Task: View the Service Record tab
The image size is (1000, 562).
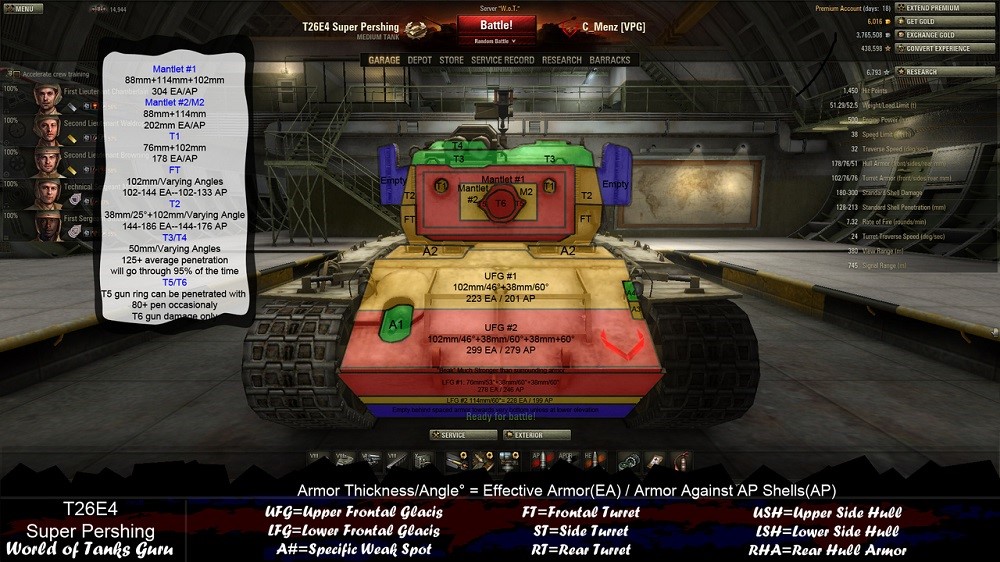Action: (502, 60)
